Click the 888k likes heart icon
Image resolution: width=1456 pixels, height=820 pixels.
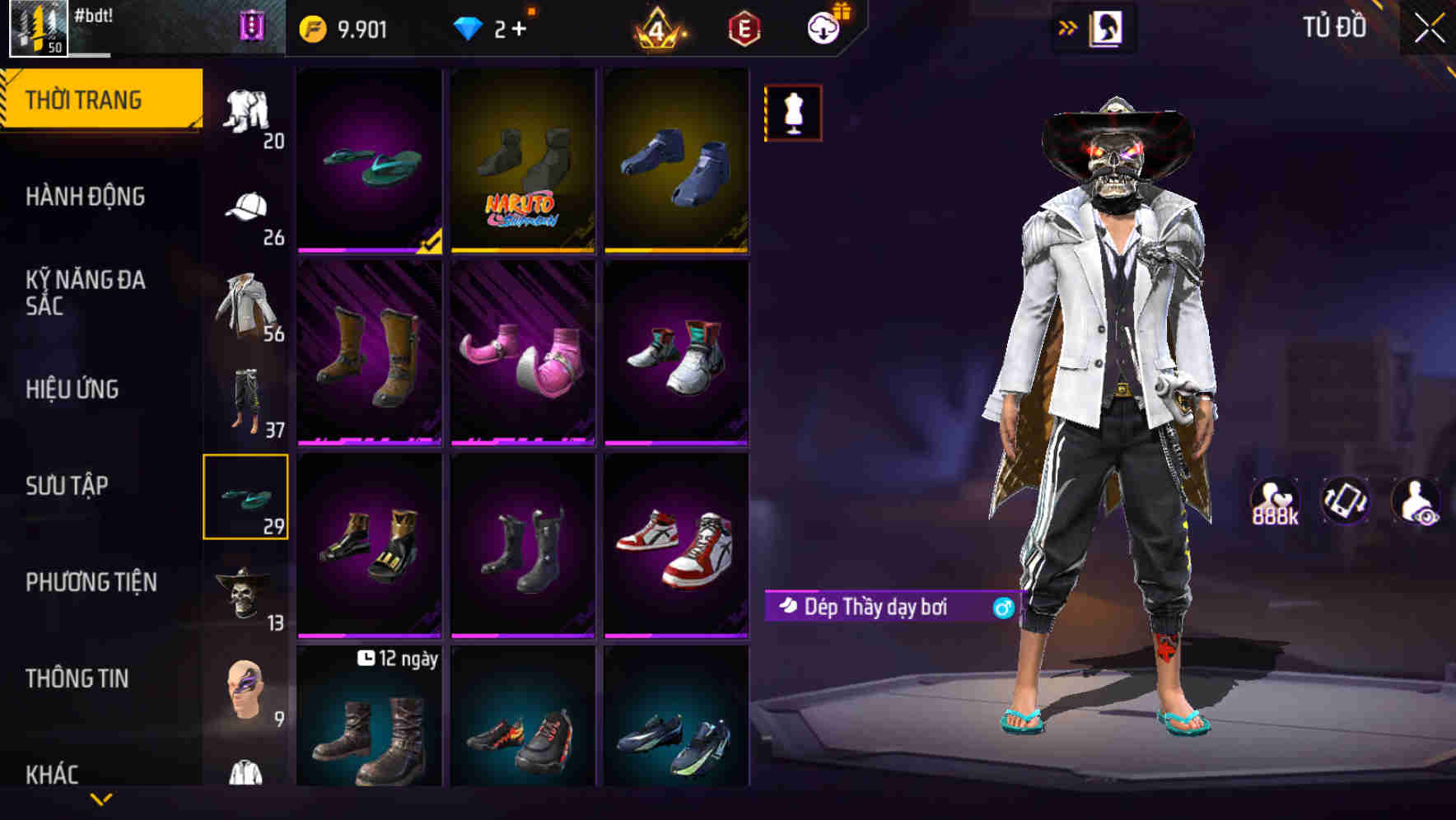coord(1276,501)
